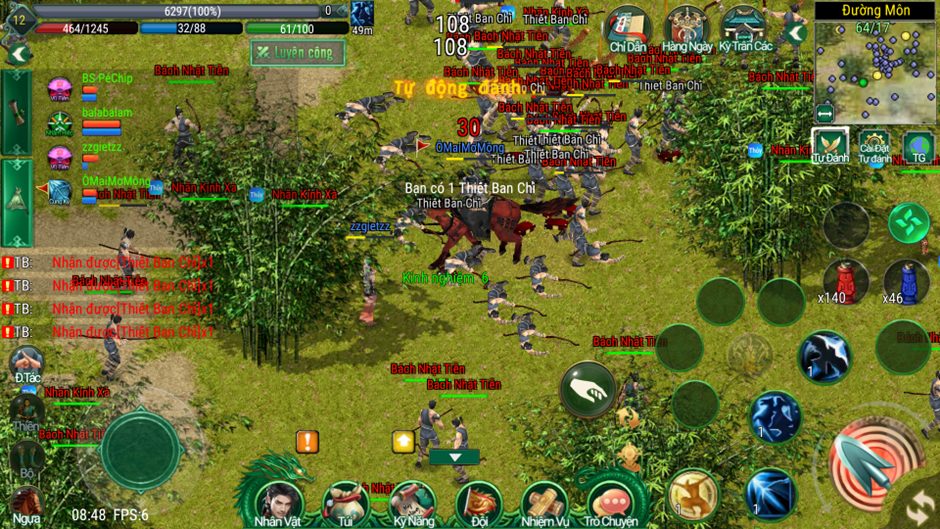Use the blue potion with x46 count

point(906,279)
